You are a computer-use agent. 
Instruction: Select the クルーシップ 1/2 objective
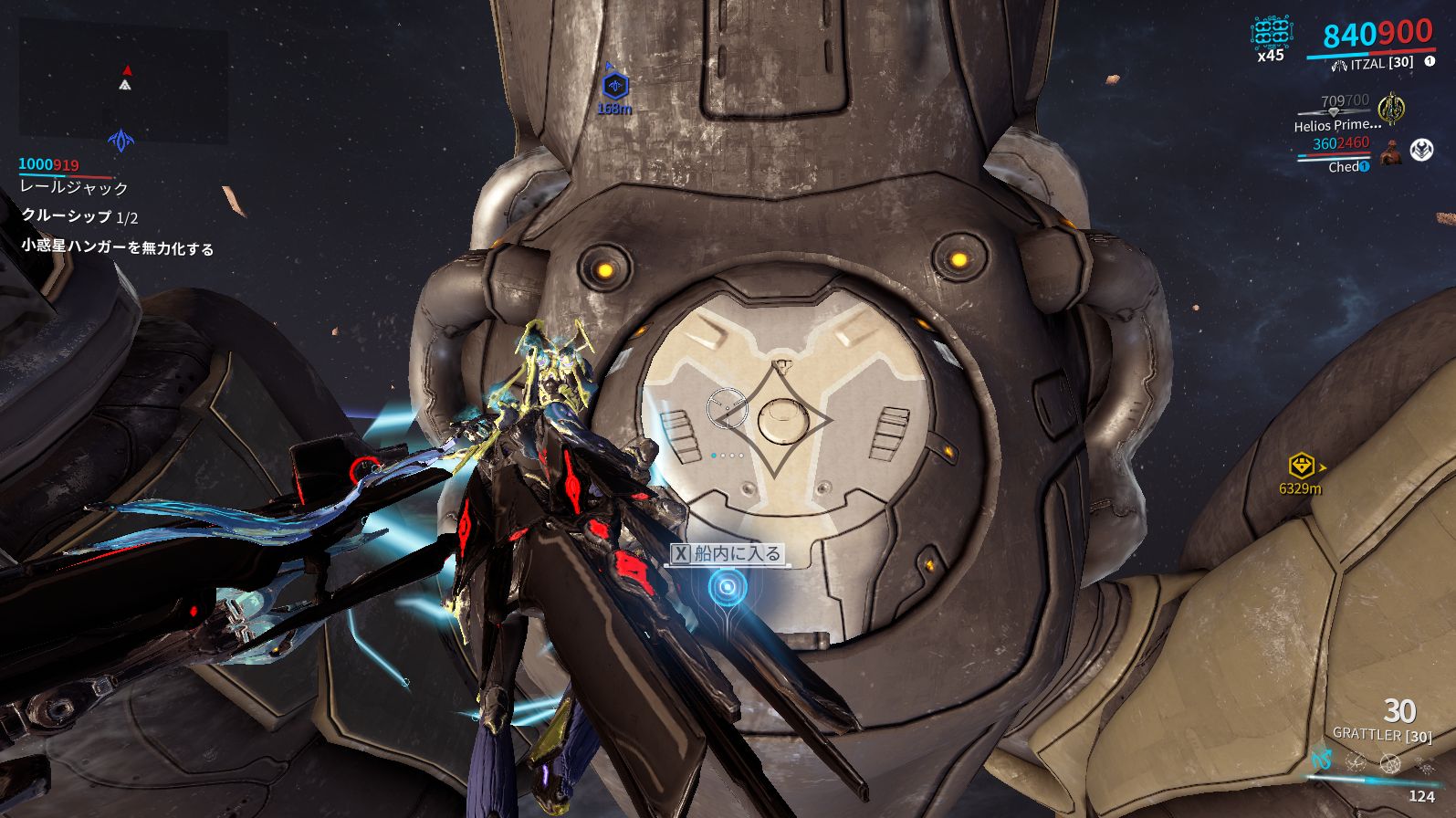[x=79, y=216]
